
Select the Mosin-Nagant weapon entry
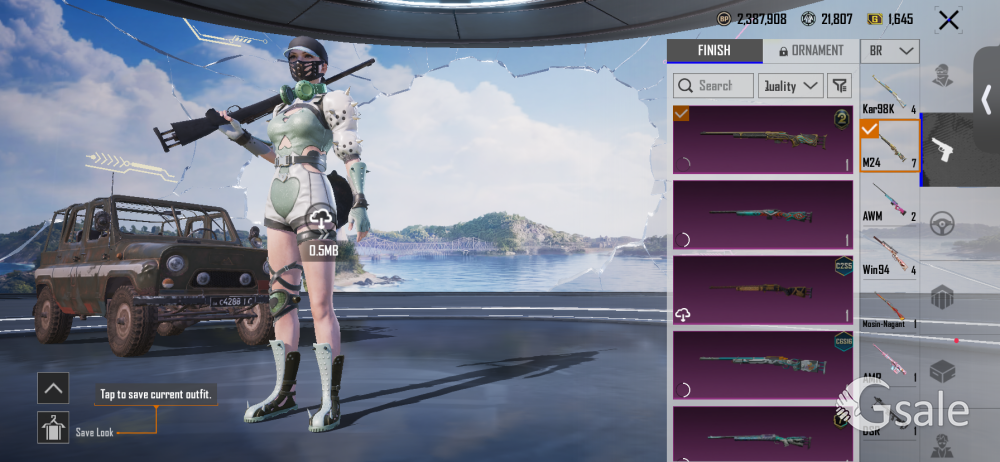coord(889,308)
